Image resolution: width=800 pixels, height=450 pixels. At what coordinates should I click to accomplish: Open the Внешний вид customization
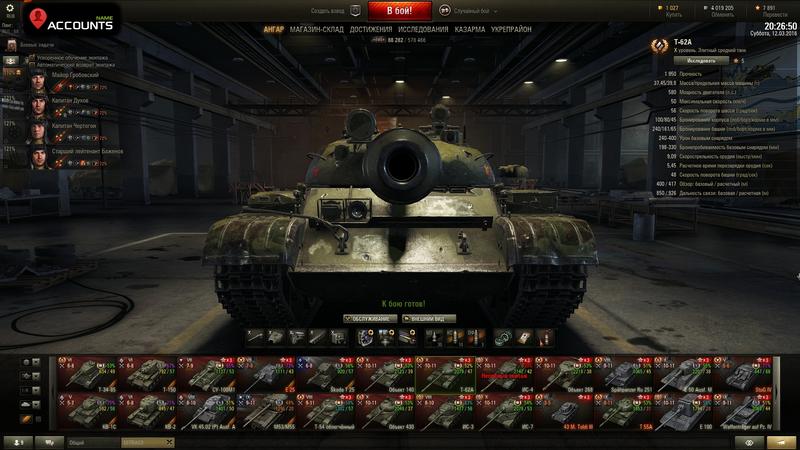pyautogui.click(x=429, y=319)
